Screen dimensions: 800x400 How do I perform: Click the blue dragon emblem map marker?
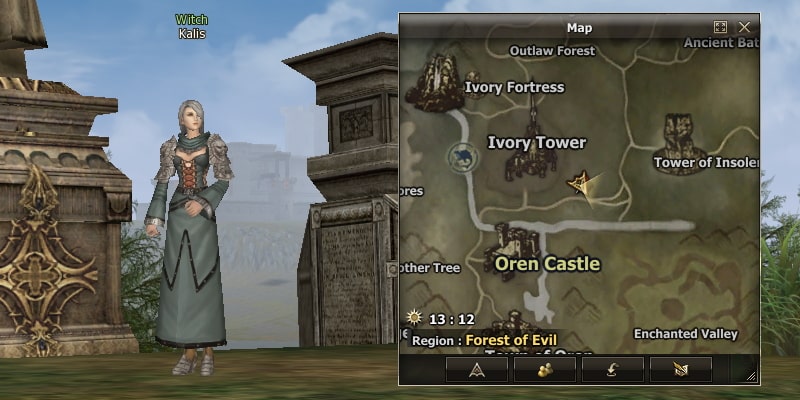tap(462, 157)
